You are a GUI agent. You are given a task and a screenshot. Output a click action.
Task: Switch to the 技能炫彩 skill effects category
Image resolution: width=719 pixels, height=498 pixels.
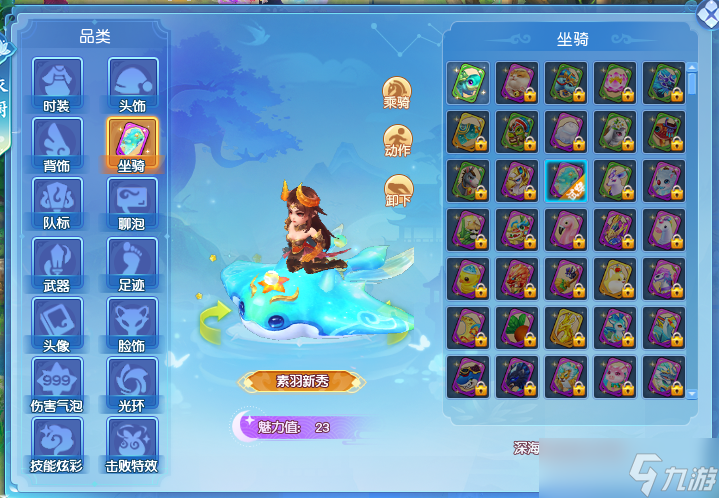(x=56, y=442)
